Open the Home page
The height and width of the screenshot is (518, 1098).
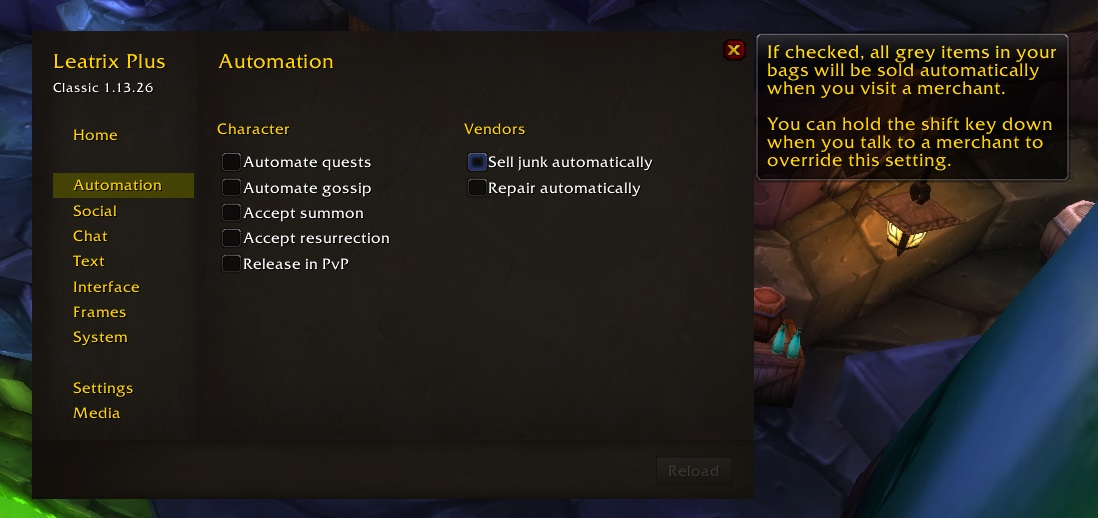[95, 135]
